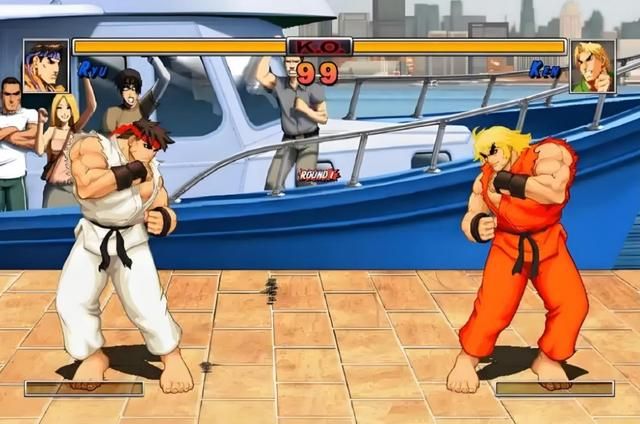Select Ken's character portrait
Image resolution: width=640 pixels, height=424 pixels.
point(593,66)
